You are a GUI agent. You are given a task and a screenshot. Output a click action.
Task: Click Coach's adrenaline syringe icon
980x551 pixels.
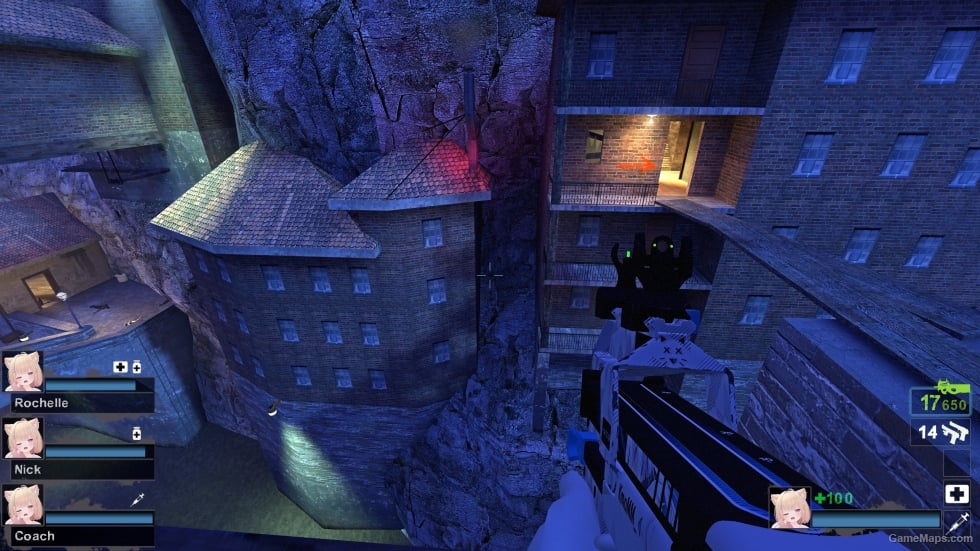coord(137,499)
